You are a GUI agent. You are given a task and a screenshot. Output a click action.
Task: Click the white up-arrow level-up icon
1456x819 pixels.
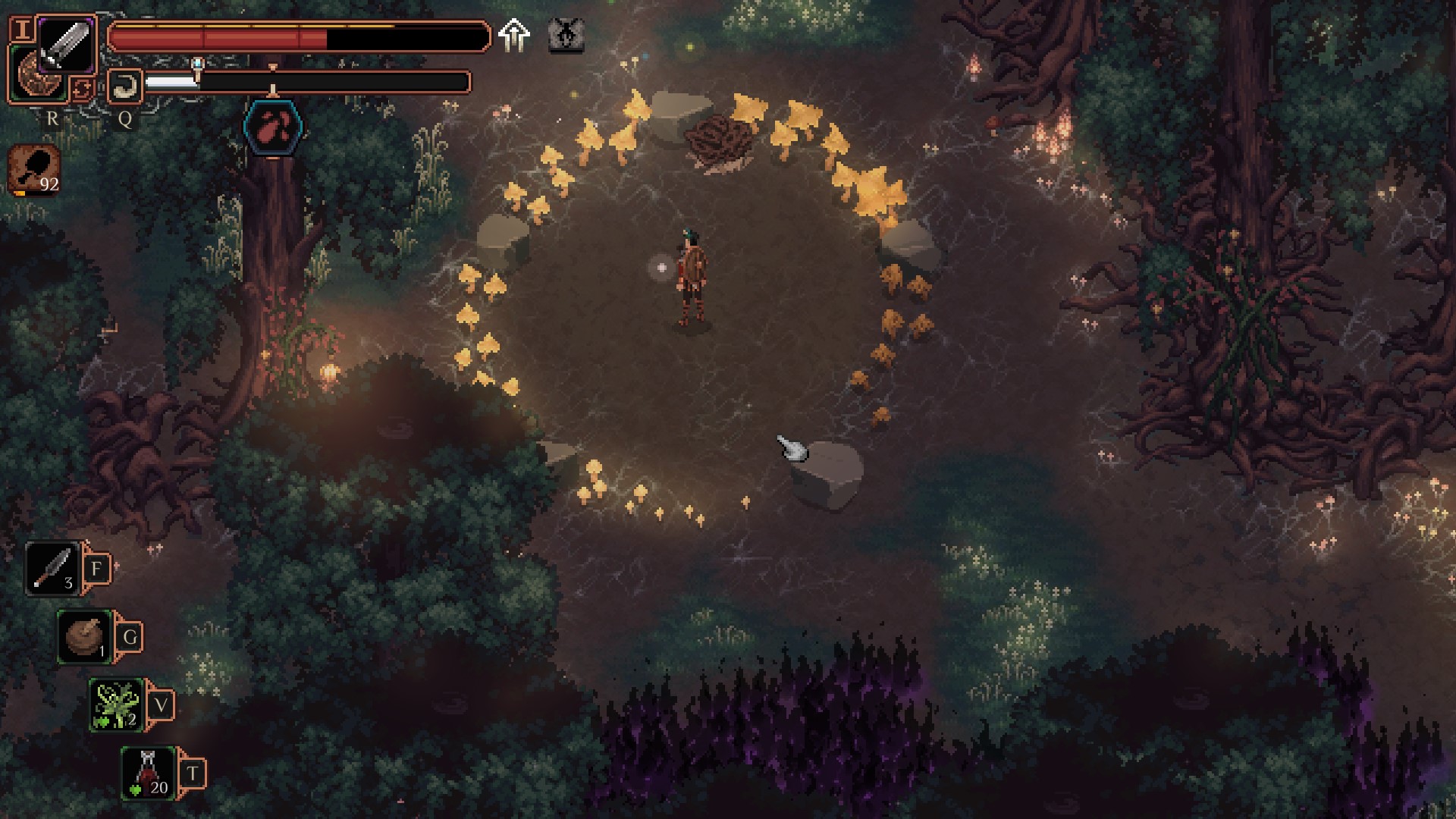point(513,36)
